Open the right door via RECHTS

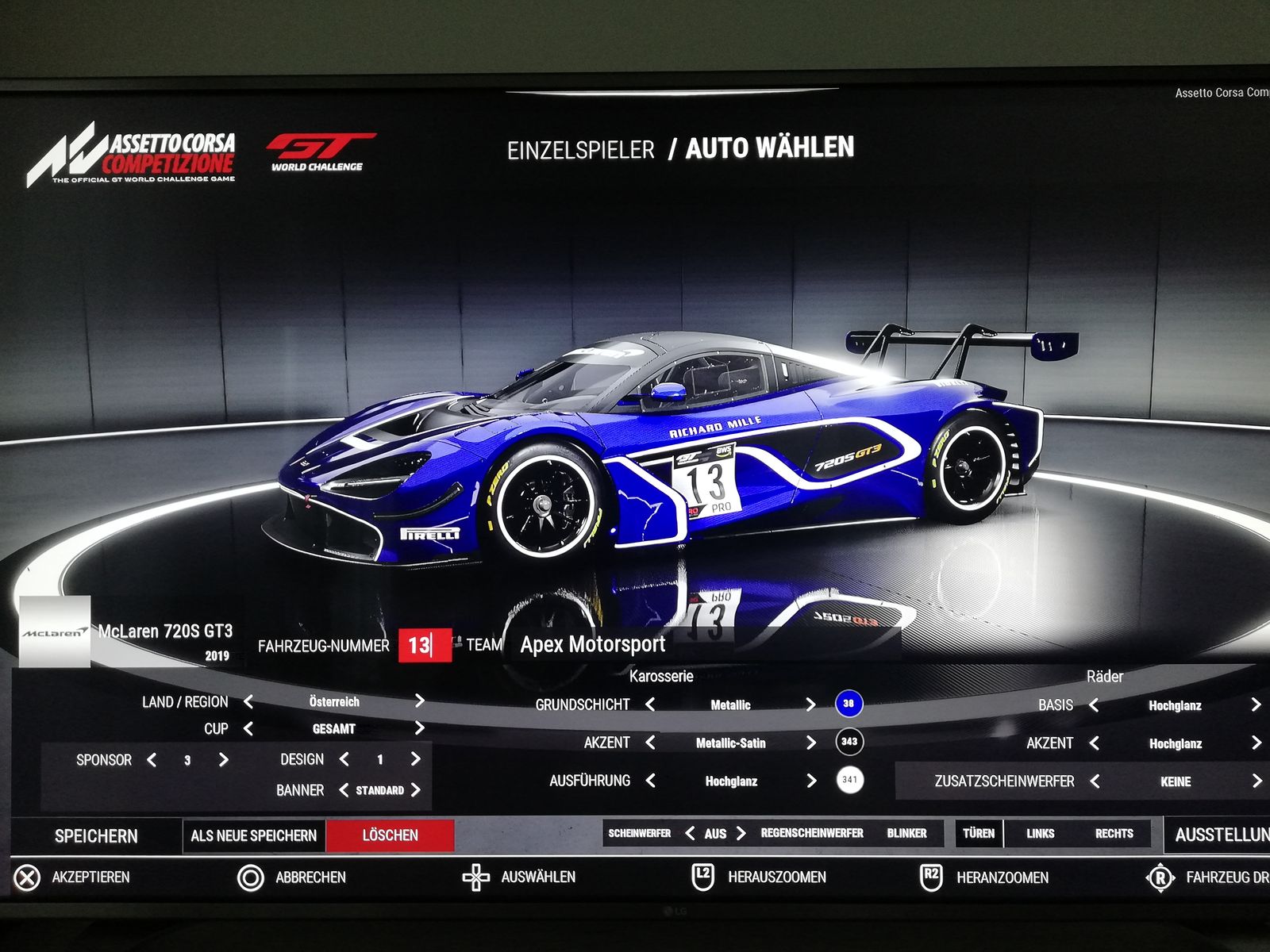click(1114, 833)
